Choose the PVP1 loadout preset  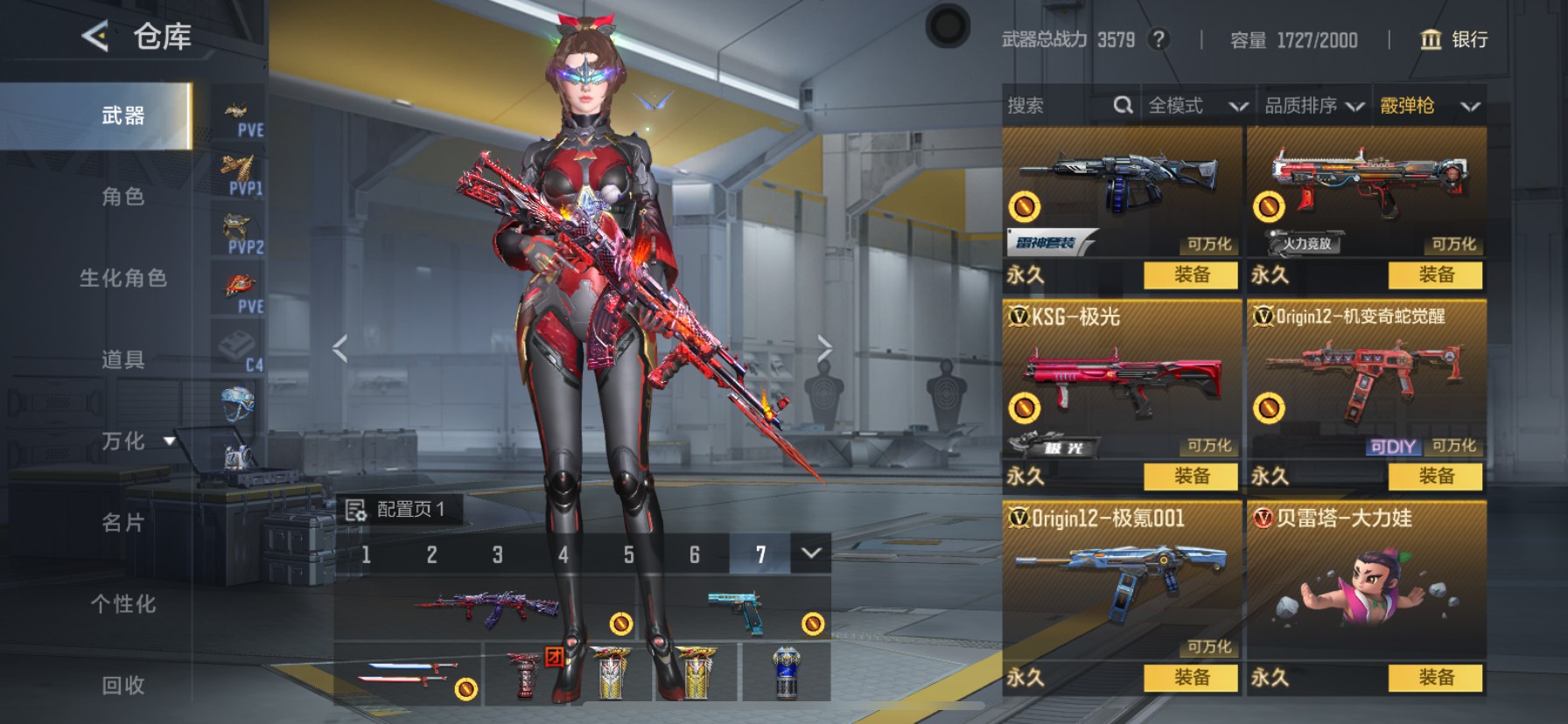pos(240,174)
